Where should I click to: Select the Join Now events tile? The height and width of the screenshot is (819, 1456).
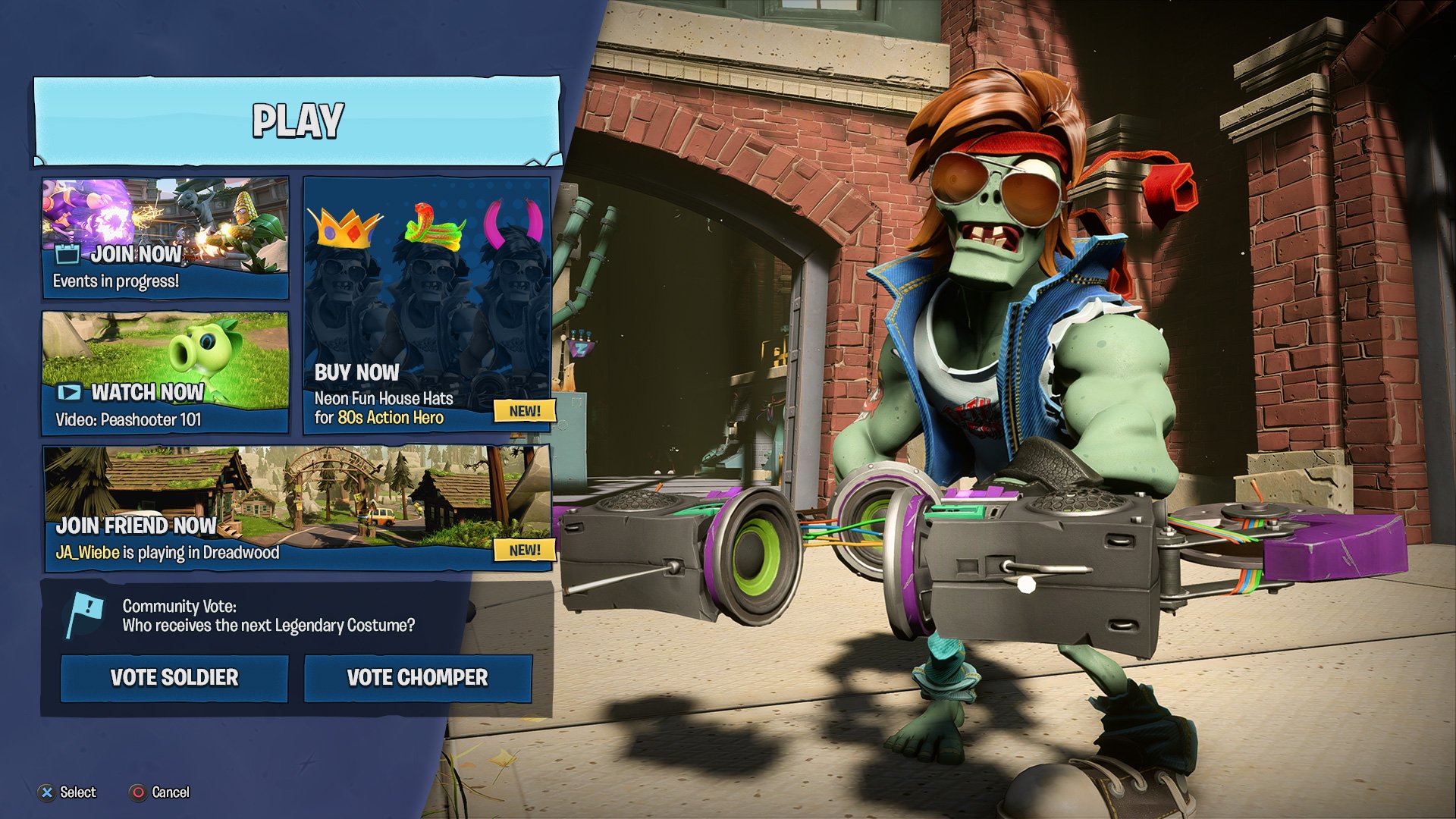click(x=165, y=238)
